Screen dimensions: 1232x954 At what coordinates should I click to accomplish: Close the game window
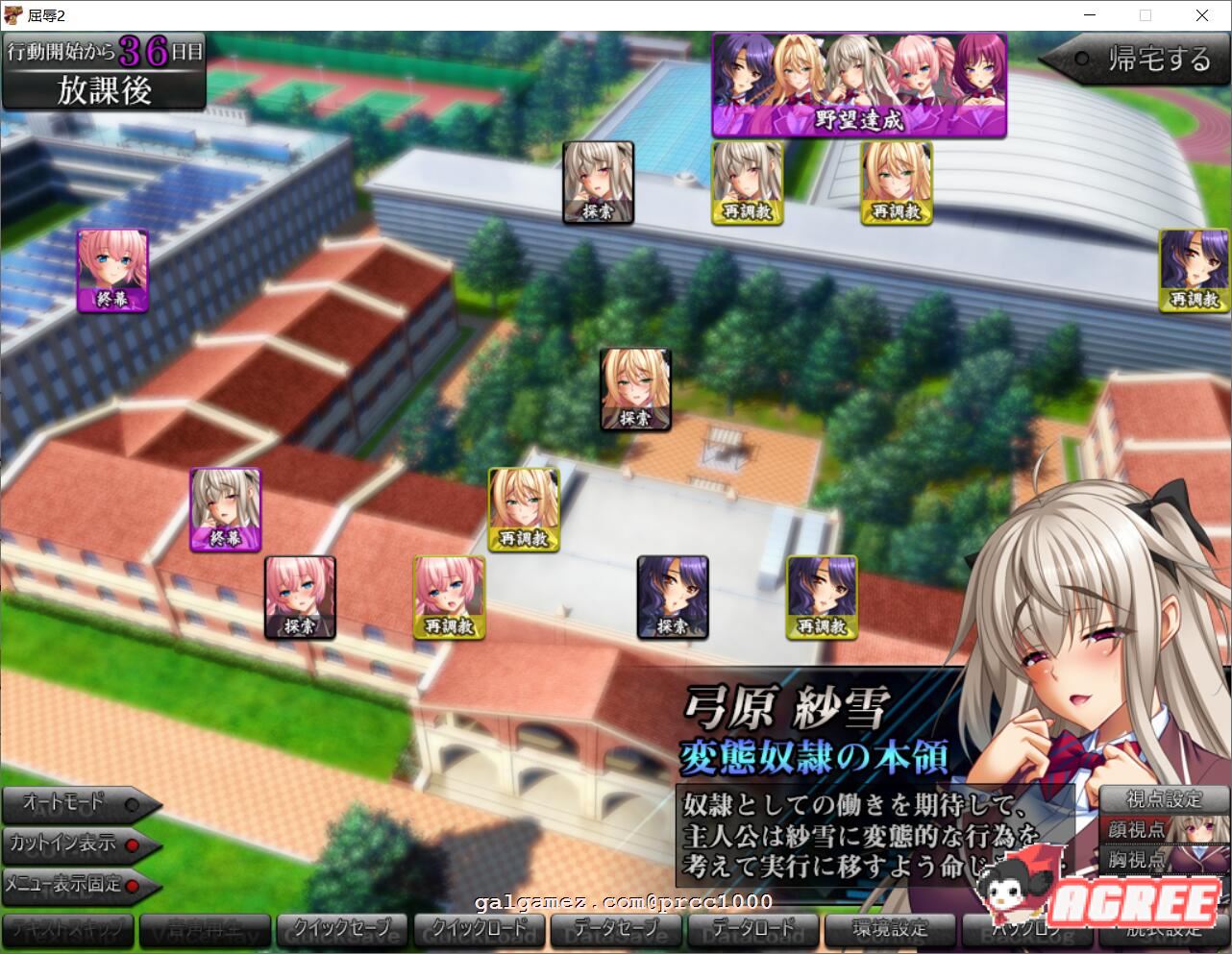(x=1202, y=15)
